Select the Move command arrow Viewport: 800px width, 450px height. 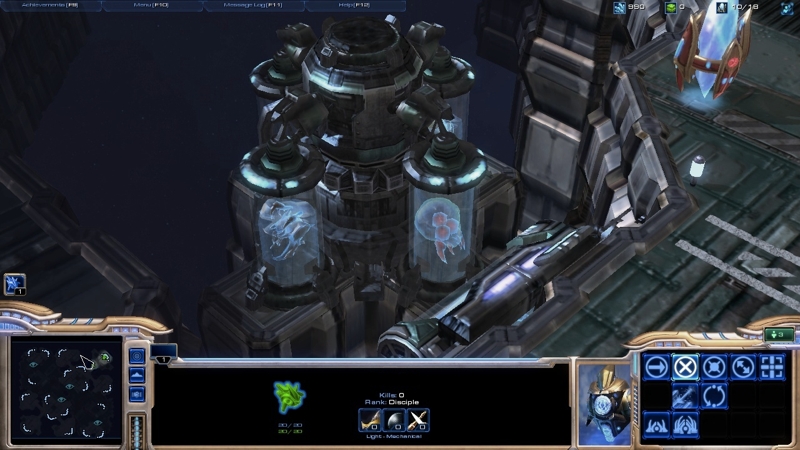[656, 367]
